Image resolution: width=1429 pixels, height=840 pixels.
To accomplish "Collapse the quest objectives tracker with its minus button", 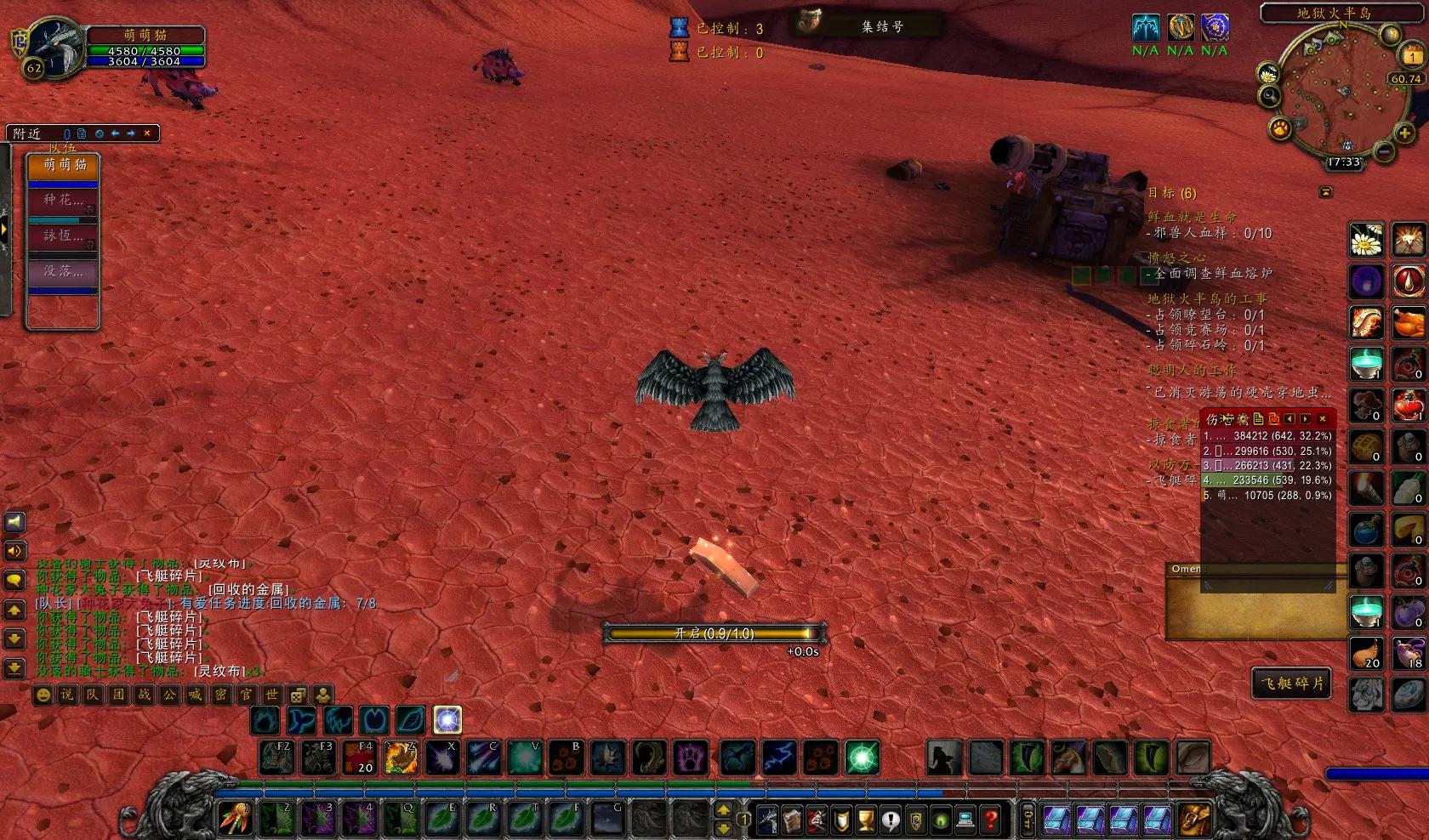I will 1324,190.
